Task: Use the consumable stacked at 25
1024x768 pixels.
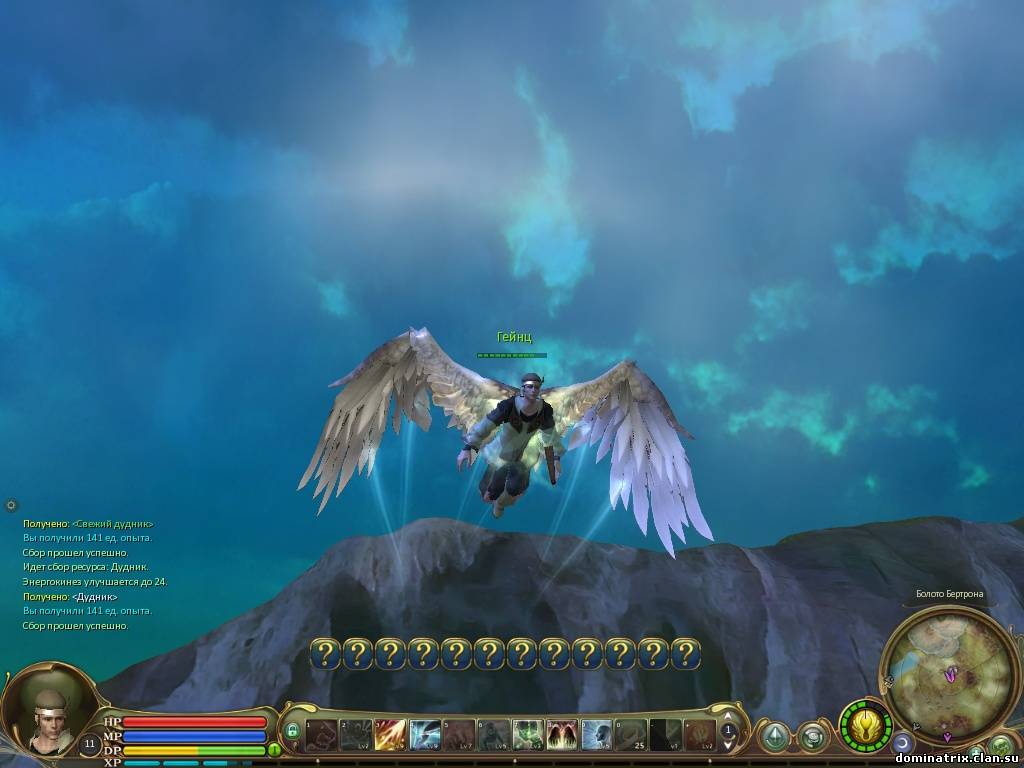Action: (631, 735)
